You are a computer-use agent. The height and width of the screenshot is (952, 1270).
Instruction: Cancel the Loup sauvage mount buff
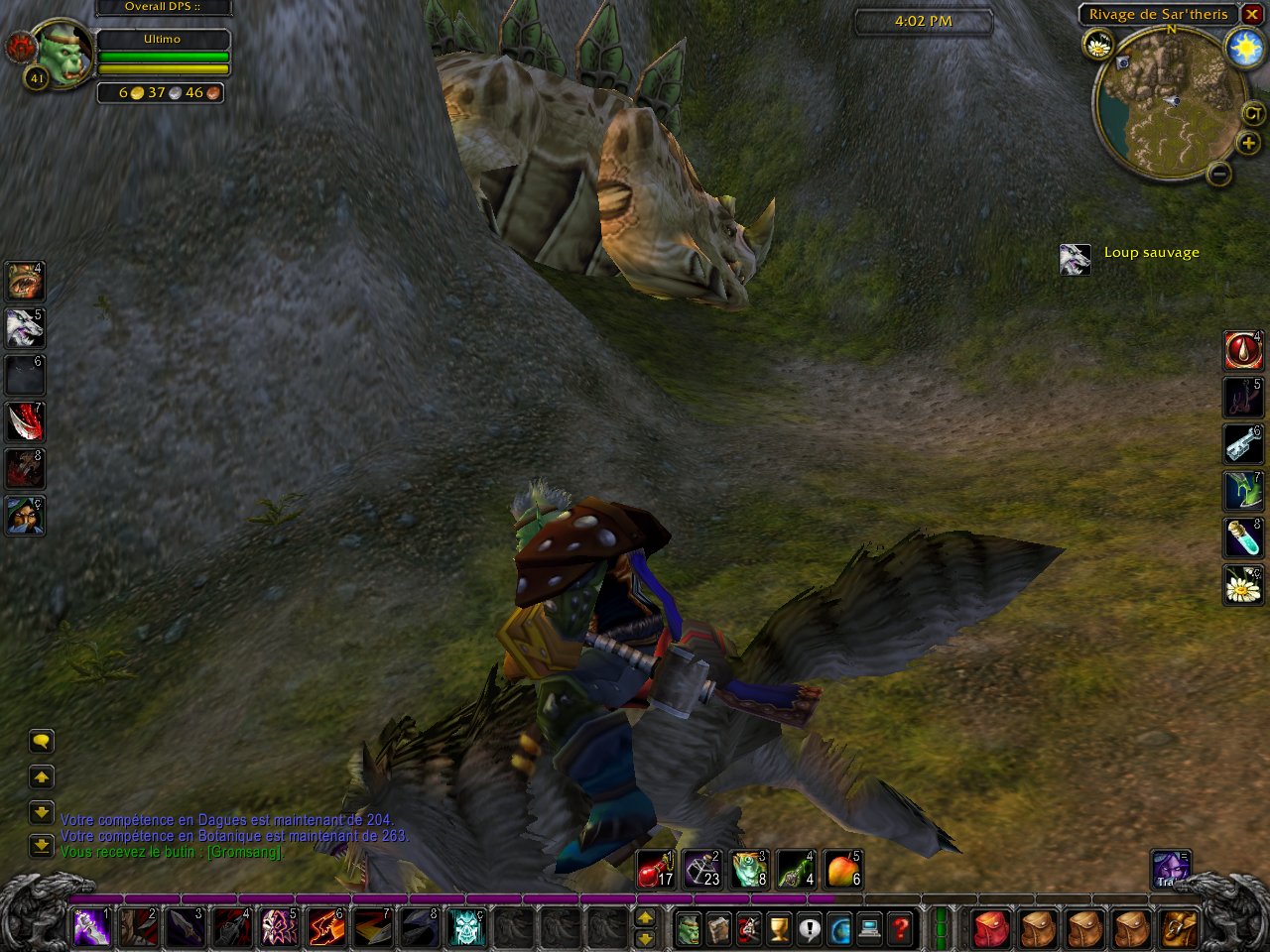tap(1075, 259)
